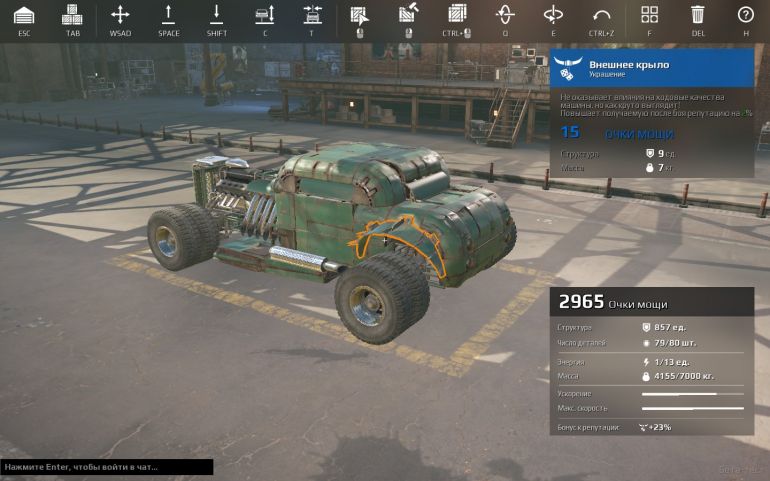Toggle the vehicle lift height icon
The image size is (770, 481).
point(265,15)
